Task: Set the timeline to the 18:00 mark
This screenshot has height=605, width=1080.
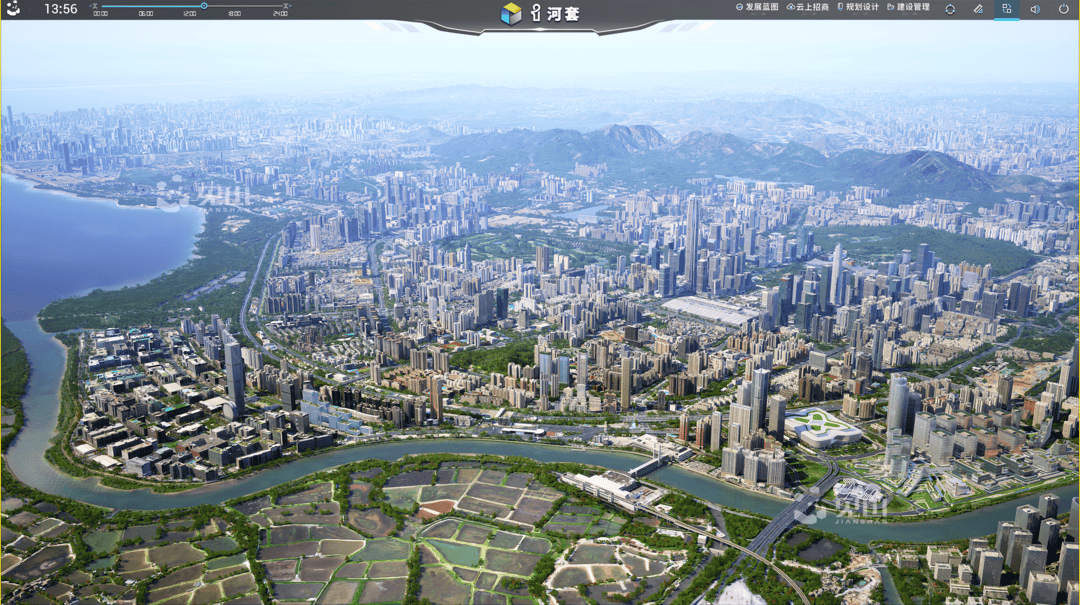Action: click(x=234, y=14)
